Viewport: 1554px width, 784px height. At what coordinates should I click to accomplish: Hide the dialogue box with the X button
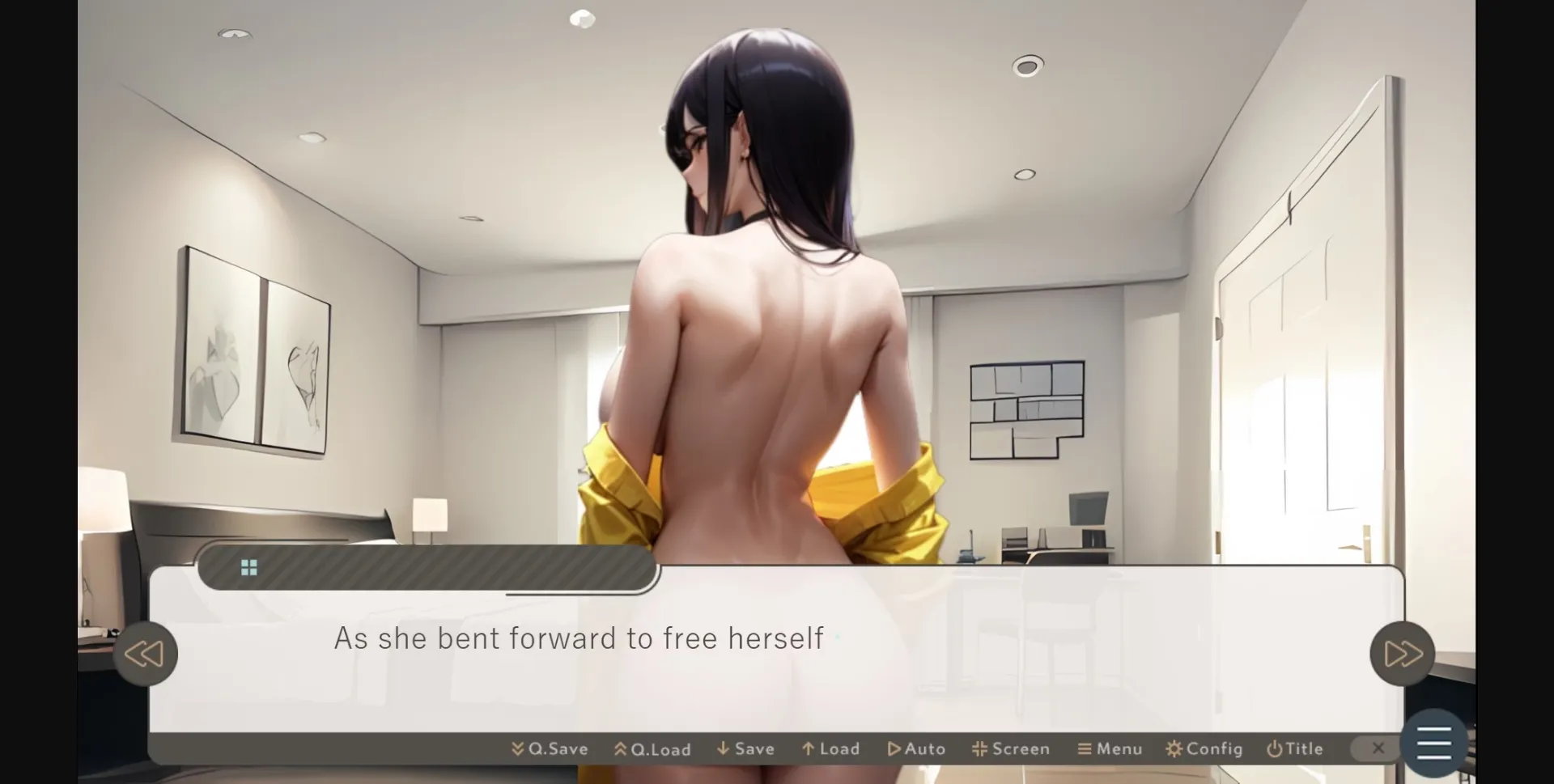click(1377, 748)
